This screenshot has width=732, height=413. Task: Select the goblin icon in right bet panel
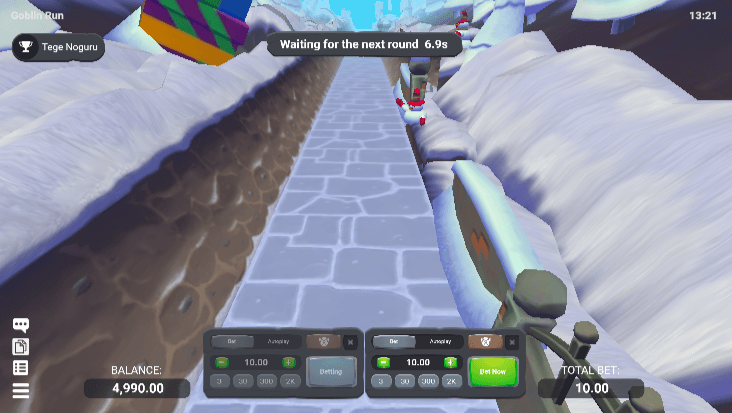[x=485, y=342]
